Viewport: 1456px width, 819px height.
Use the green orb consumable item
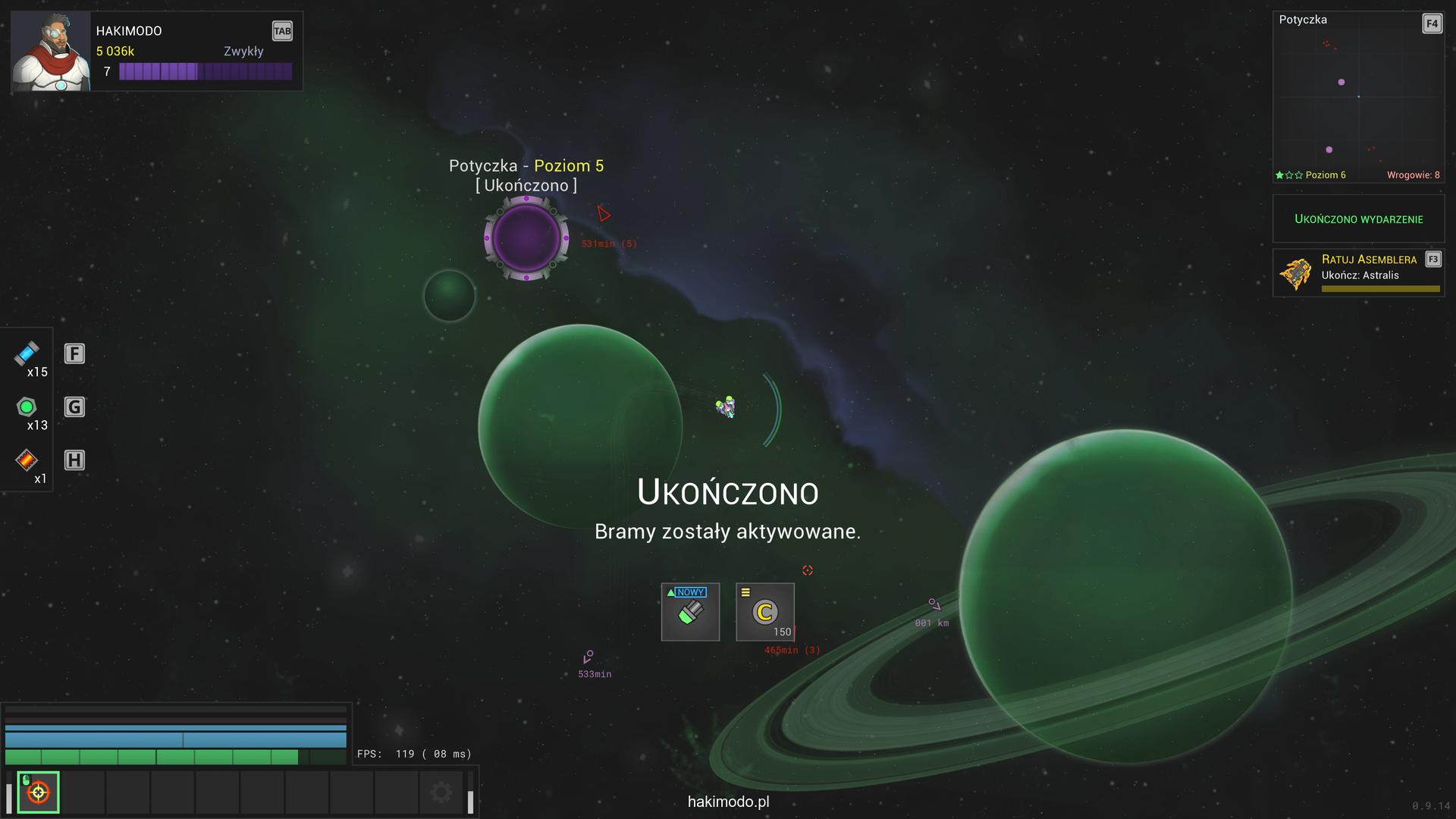[x=27, y=407]
